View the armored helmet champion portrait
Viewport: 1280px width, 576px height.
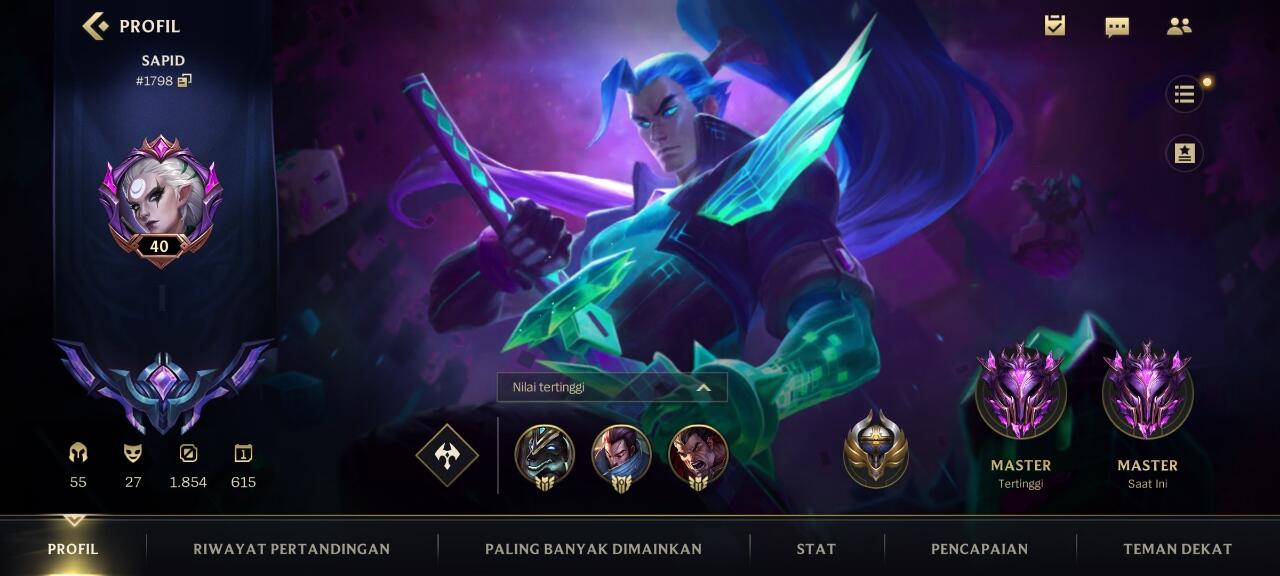[x=544, y=456]
